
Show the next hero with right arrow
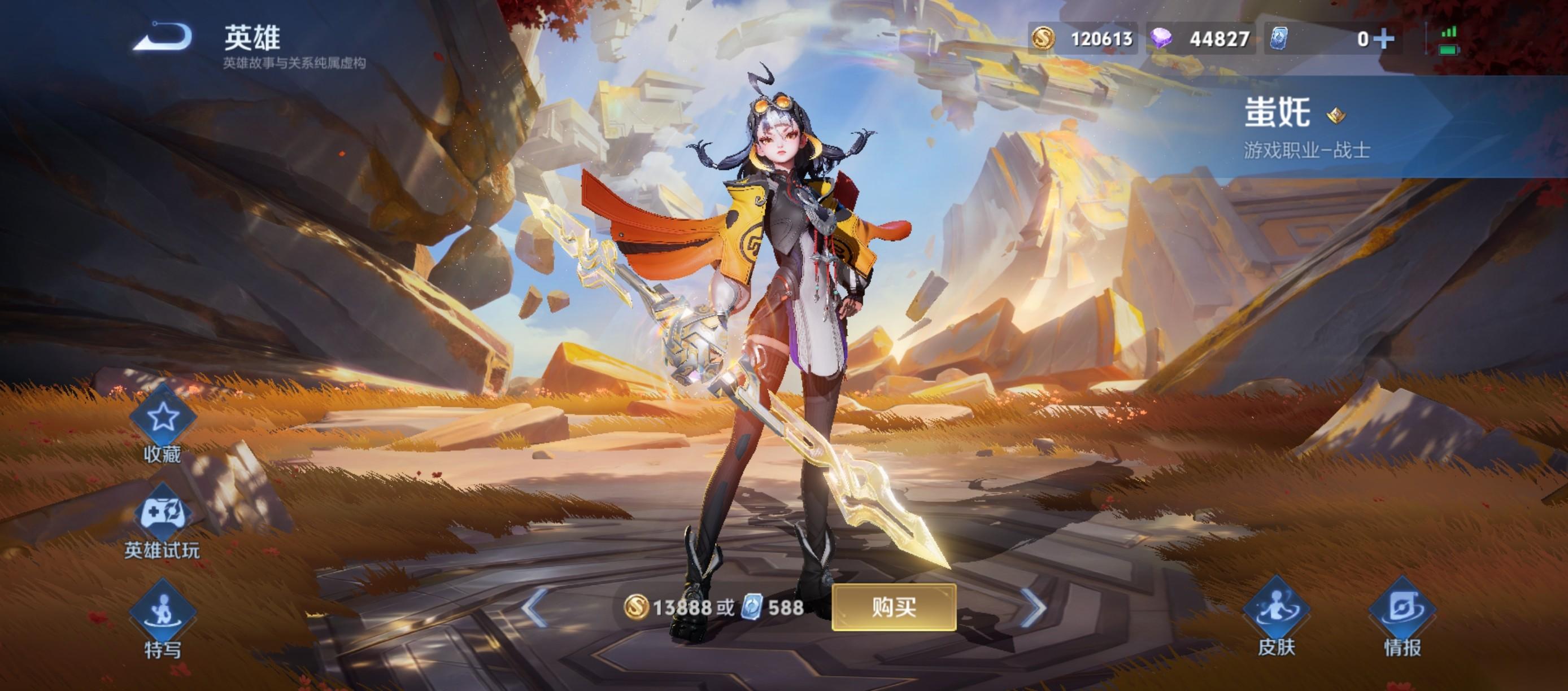point(1033,607)
